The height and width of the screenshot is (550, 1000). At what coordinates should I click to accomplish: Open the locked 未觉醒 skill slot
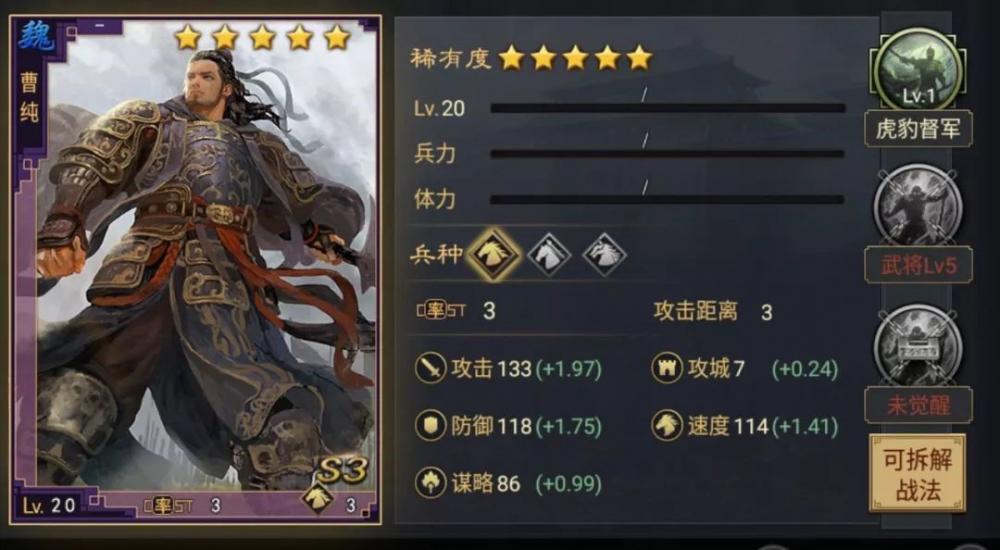pos(917,346)
